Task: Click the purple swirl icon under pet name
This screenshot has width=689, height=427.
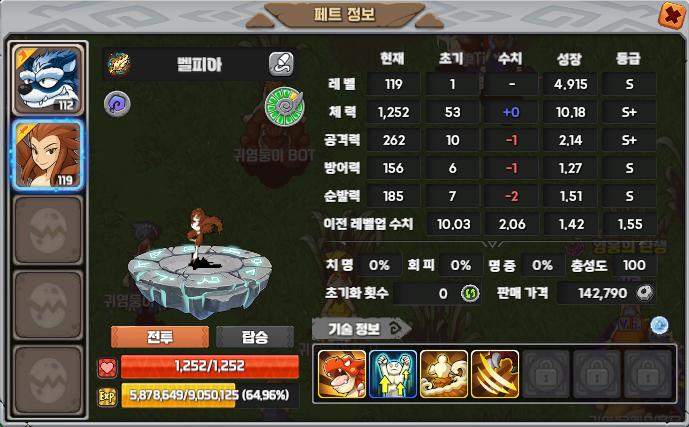Action: point(115,102)
